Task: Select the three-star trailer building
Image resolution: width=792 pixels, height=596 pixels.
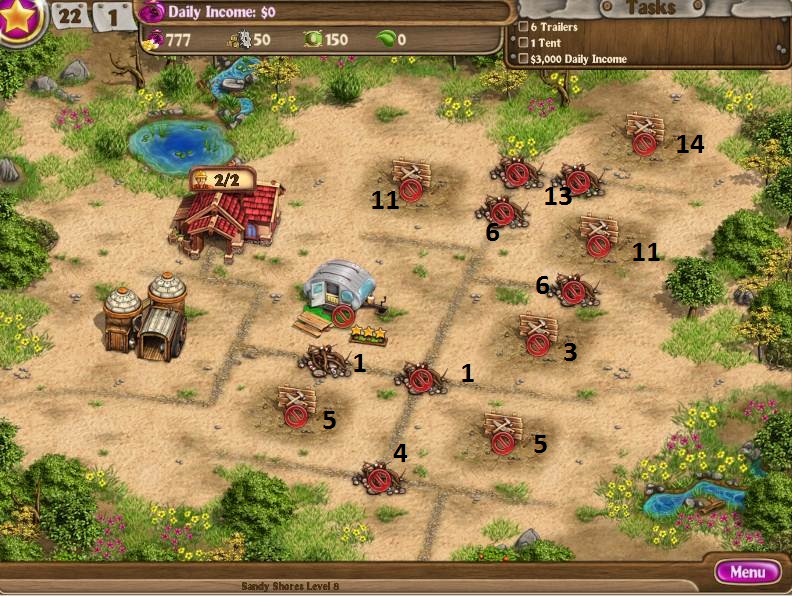Action: (x=338, y=293)
